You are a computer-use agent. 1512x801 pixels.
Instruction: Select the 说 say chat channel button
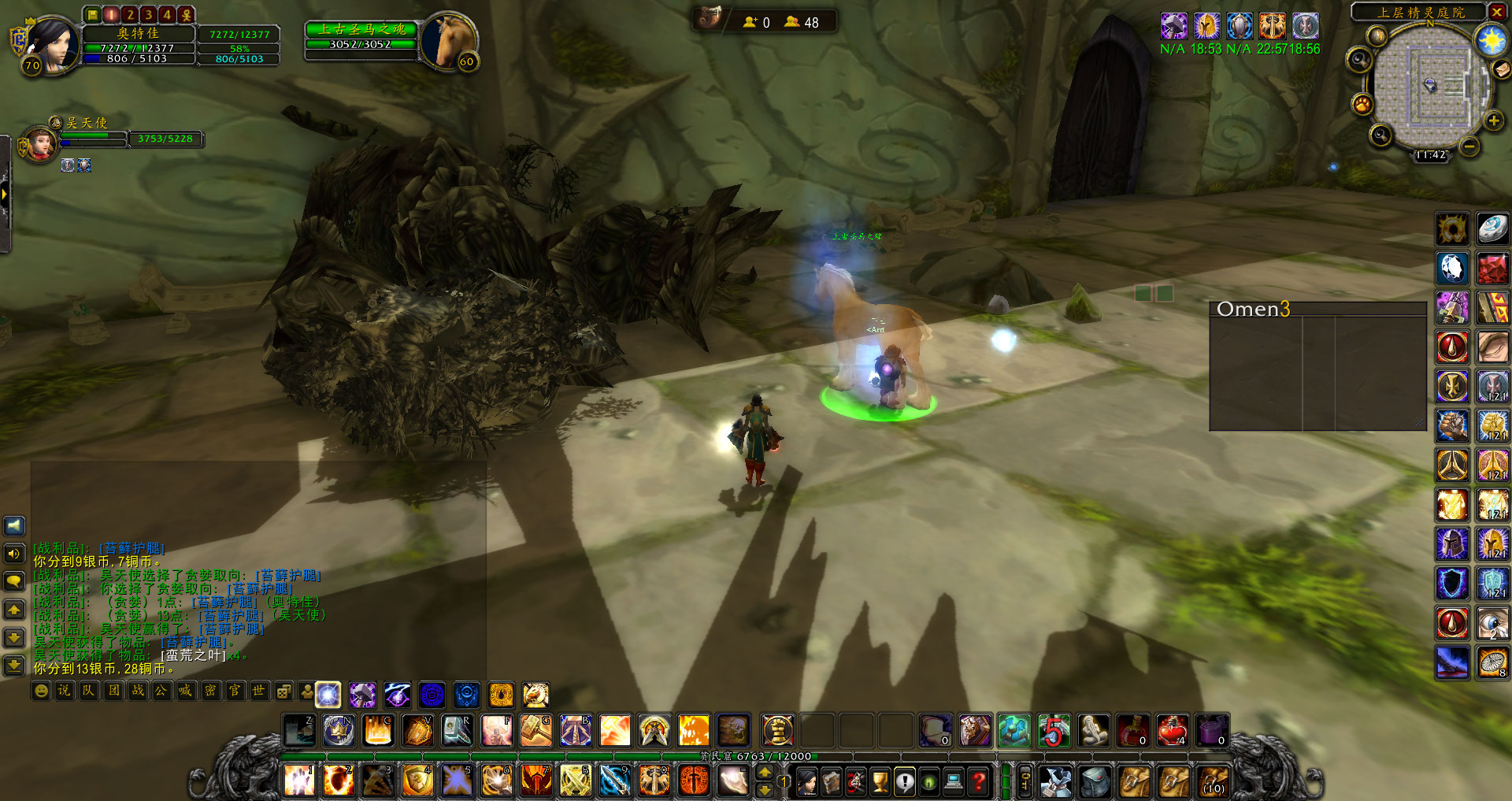(65, 691)
